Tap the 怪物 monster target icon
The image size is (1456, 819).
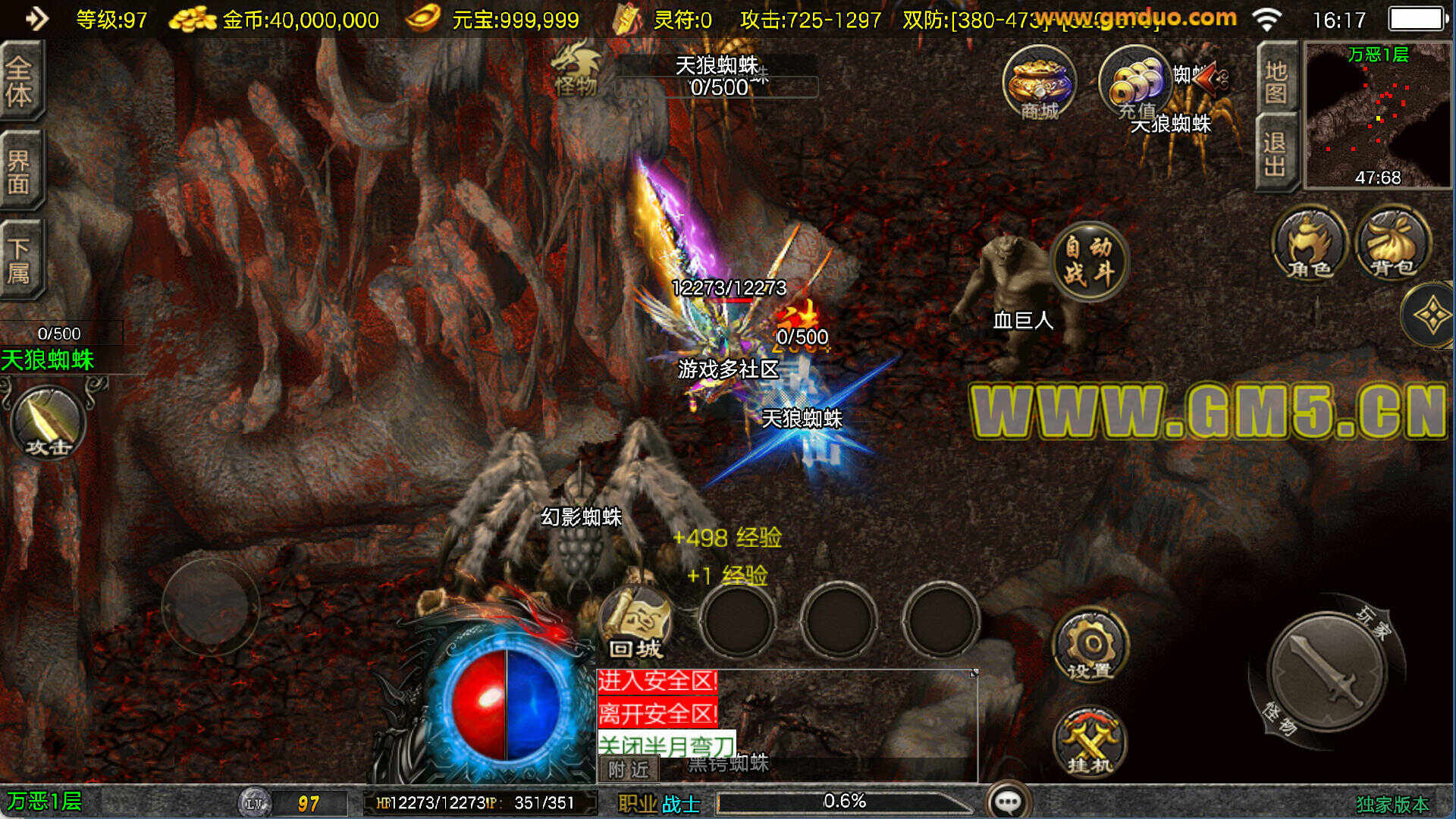[x=576, y=70]
